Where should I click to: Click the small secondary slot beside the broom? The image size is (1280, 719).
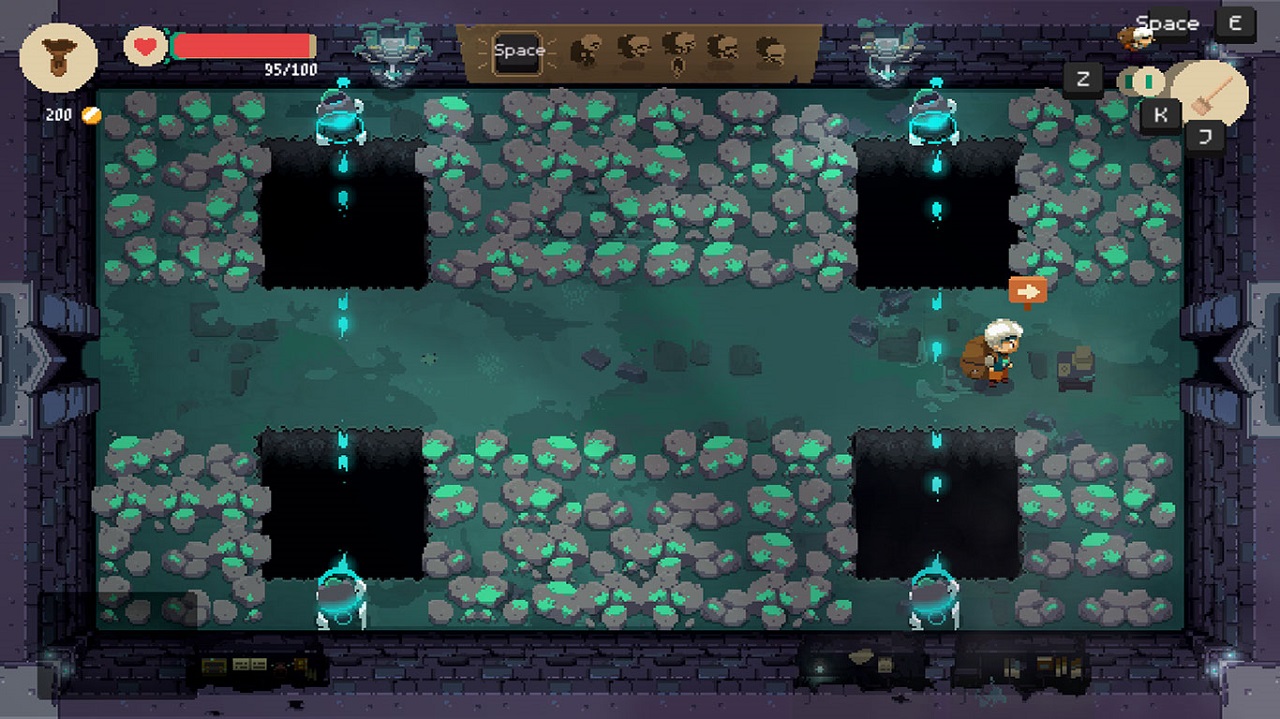[x=1140, y=79]
